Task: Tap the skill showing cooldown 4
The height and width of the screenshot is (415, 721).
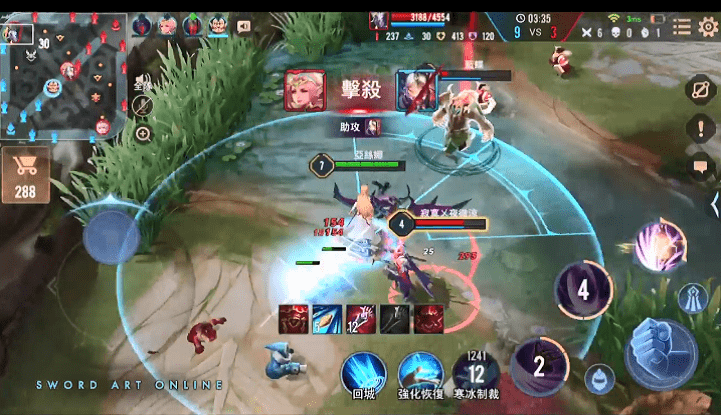Action: click(x=584, y=291)
